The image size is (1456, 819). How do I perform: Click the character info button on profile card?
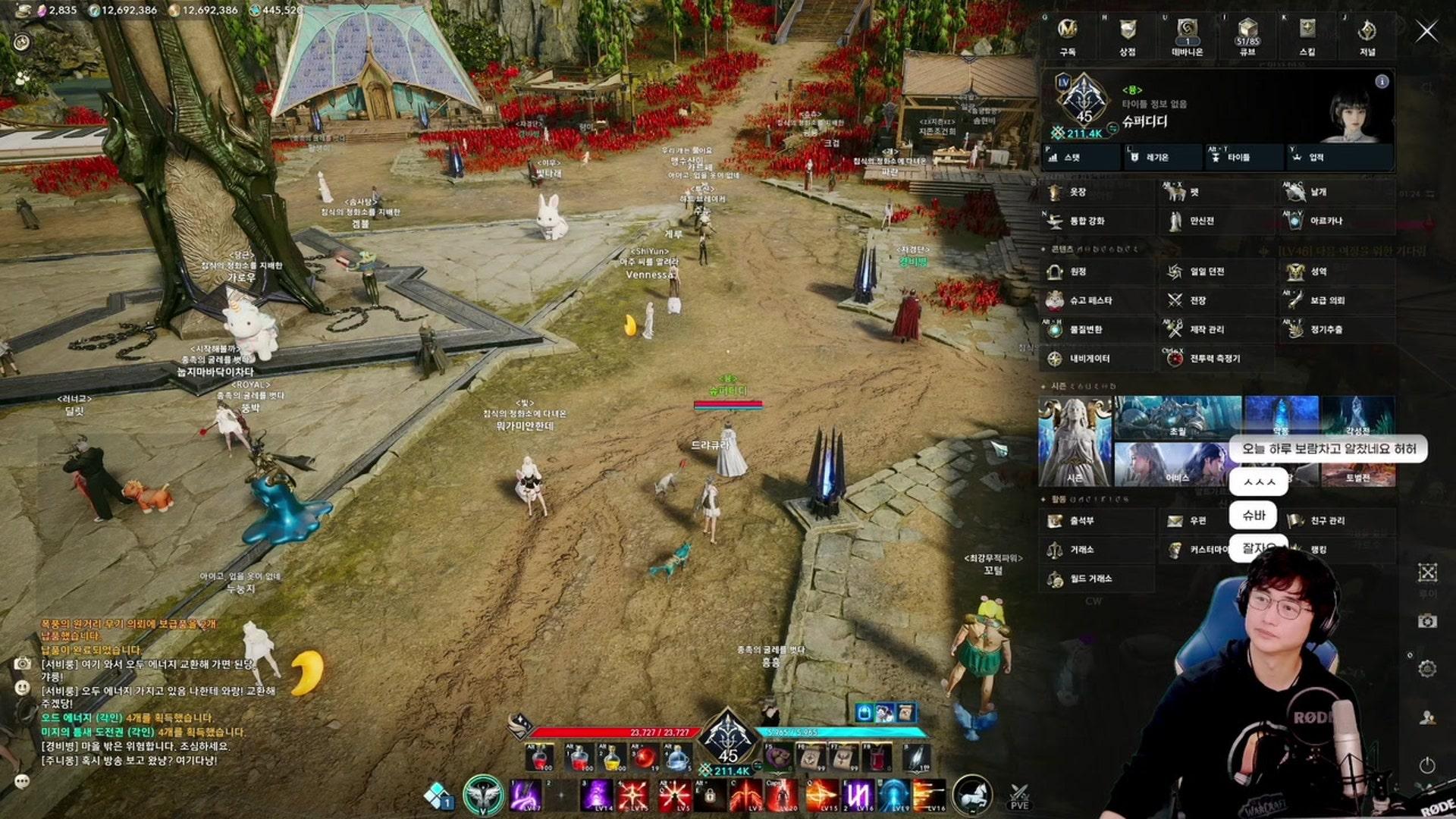click(1382, 81)
